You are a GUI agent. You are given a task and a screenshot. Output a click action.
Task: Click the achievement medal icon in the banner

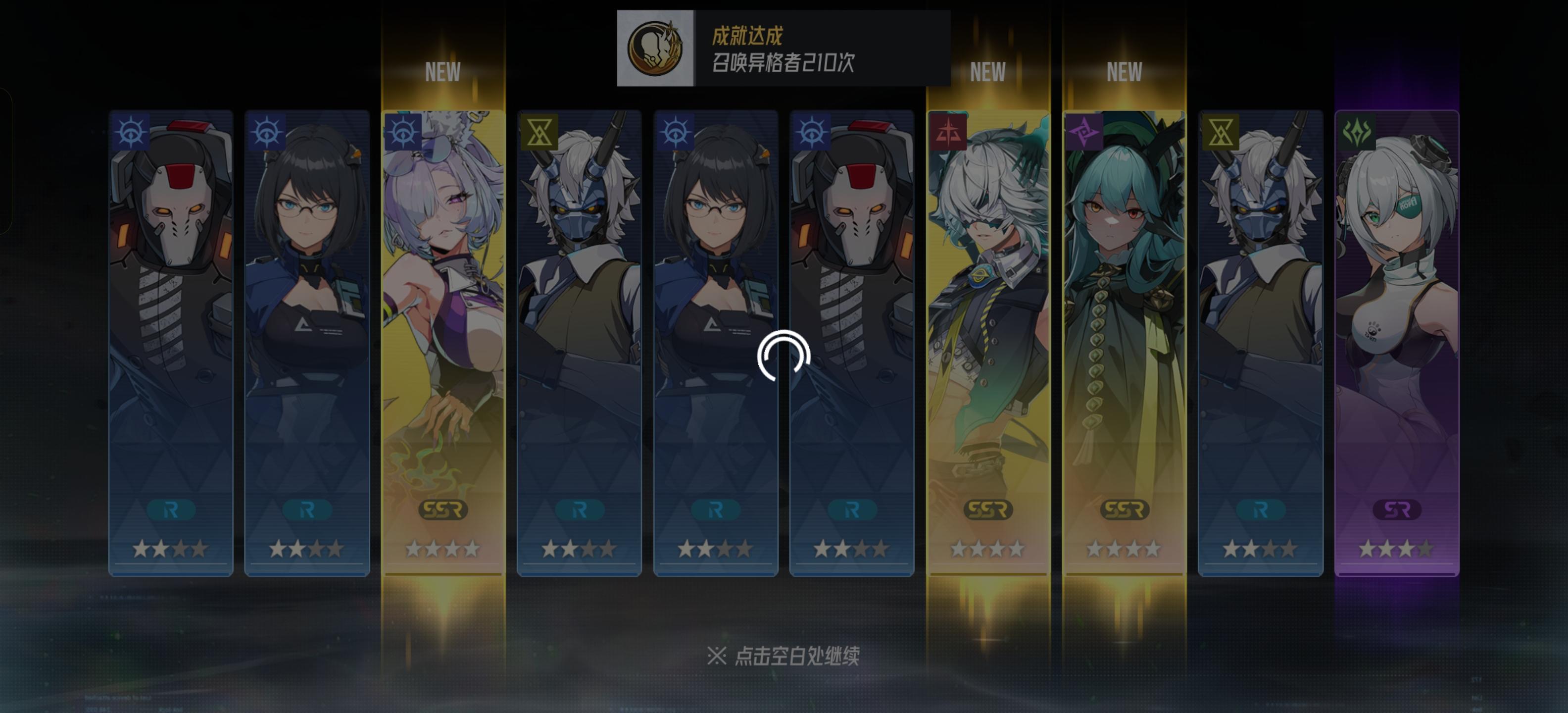pyautogui.click(x=656, y=47)
